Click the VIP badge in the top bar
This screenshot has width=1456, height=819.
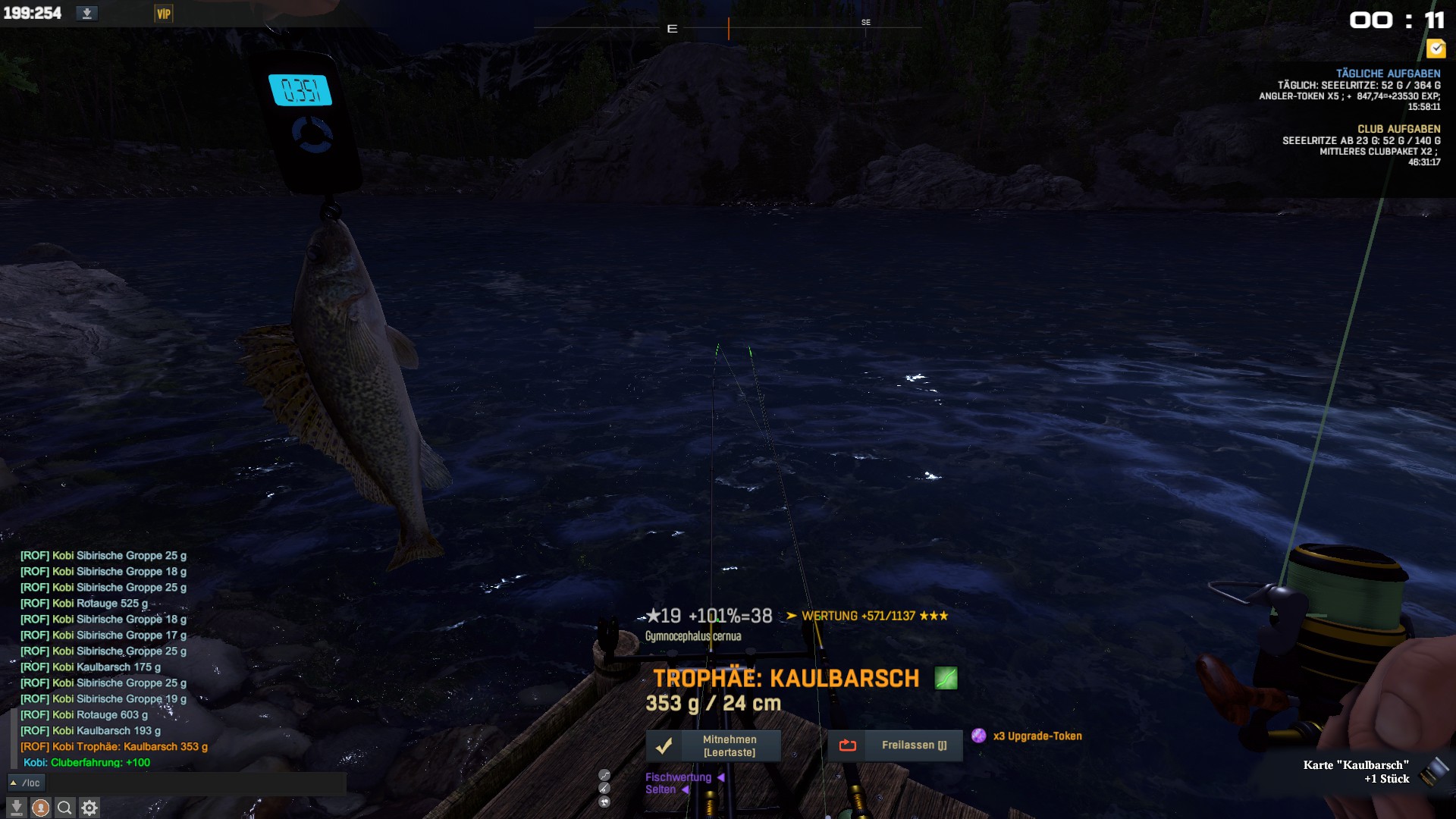(x=163, y=14)
